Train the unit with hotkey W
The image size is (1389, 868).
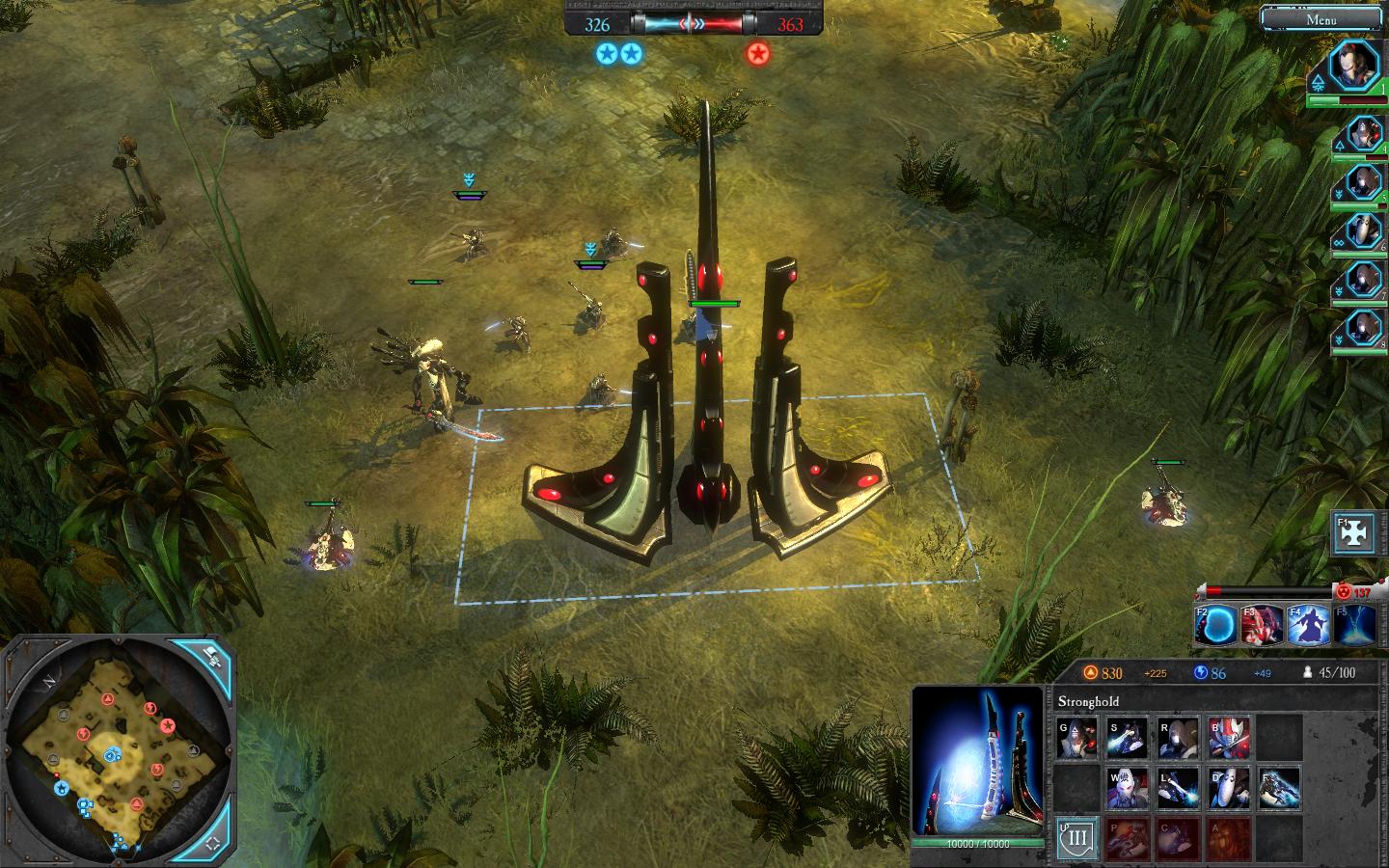click(1127, 787)
